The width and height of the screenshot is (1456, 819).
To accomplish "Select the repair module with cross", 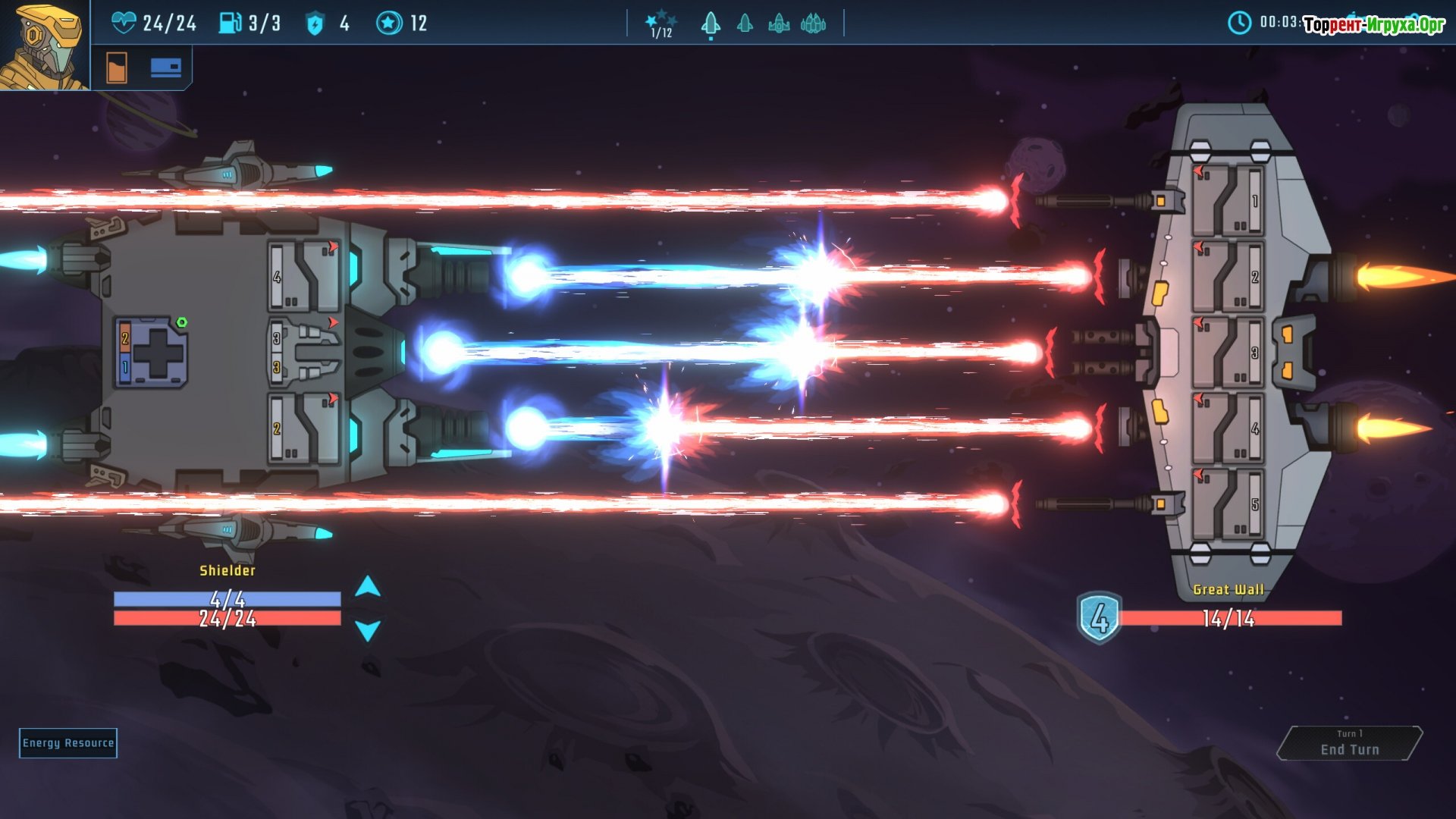I will click(152, 353).
